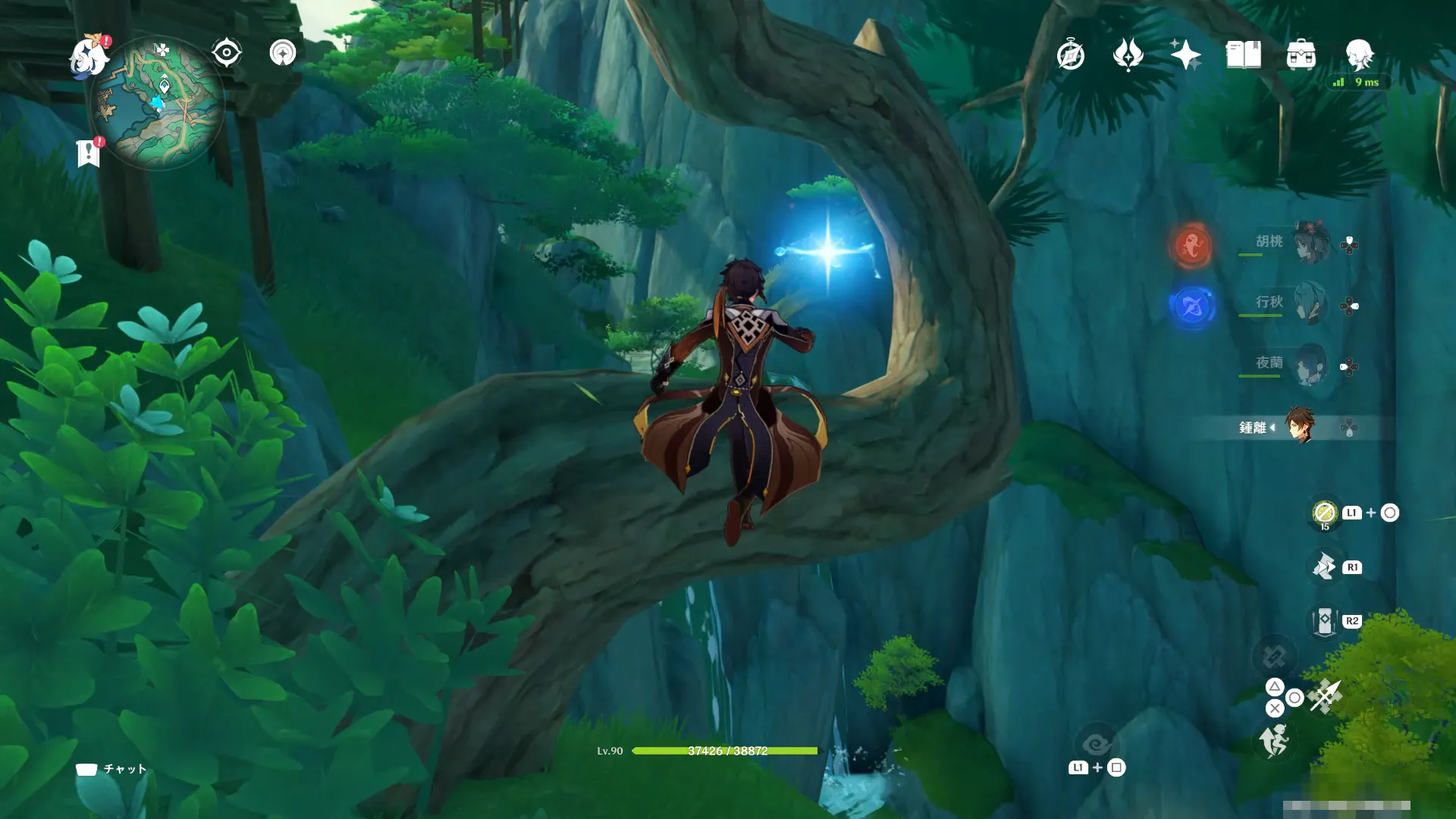Screen dimensions: 1456x819
Task: Open the battle pass flame icon
Action: 1128,55
